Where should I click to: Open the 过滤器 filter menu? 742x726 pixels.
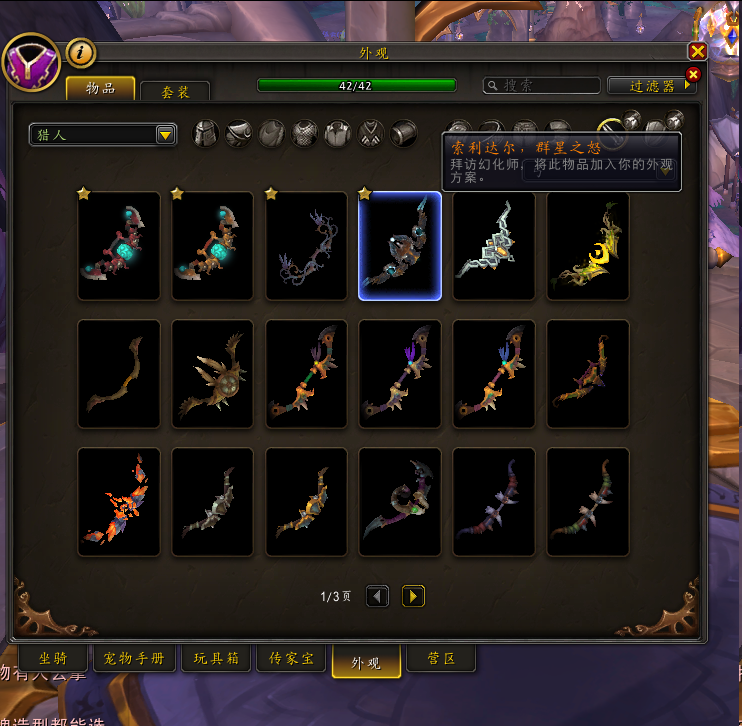click(652, 86)
